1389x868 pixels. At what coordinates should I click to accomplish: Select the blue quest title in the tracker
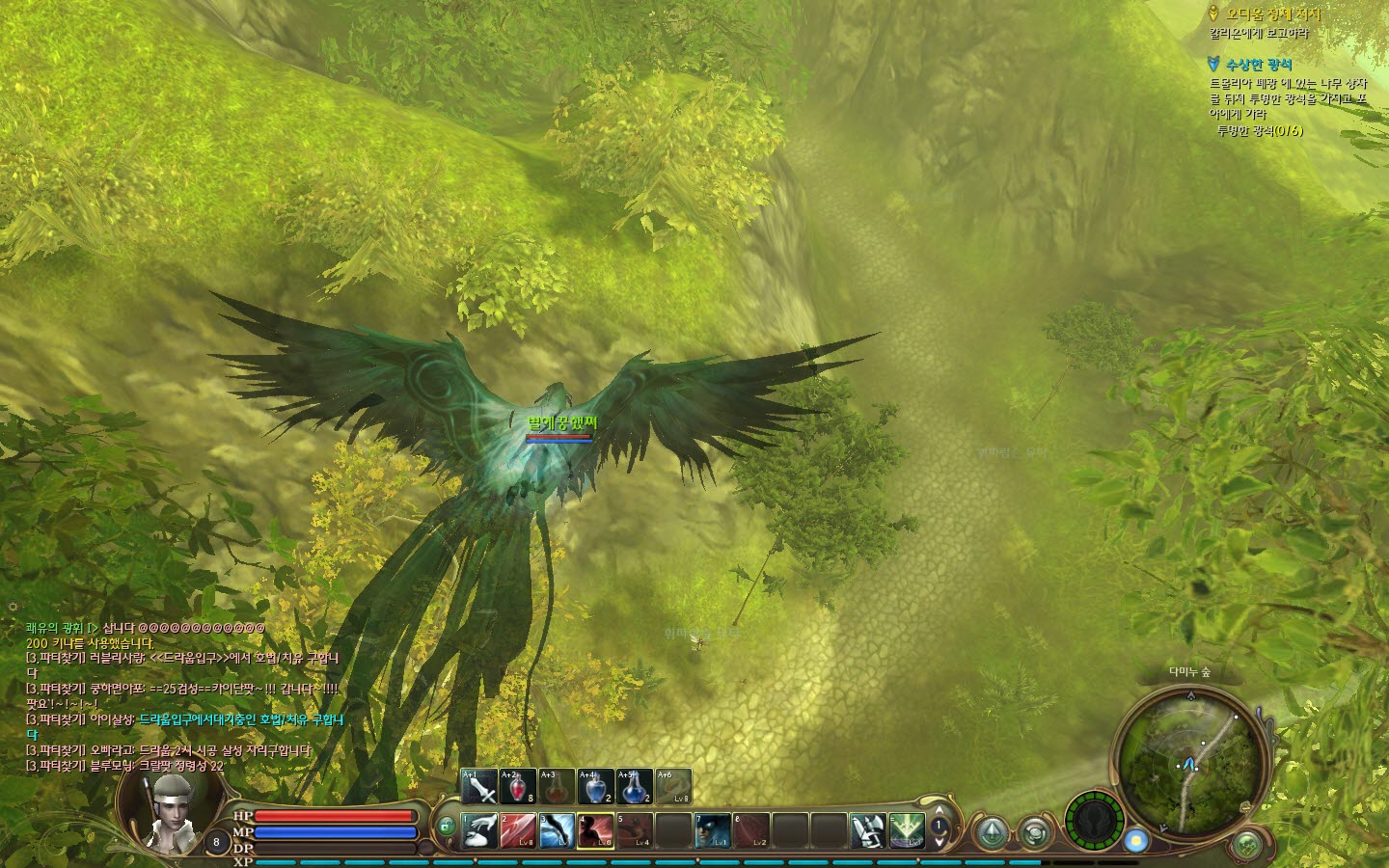click(1258, 65)
